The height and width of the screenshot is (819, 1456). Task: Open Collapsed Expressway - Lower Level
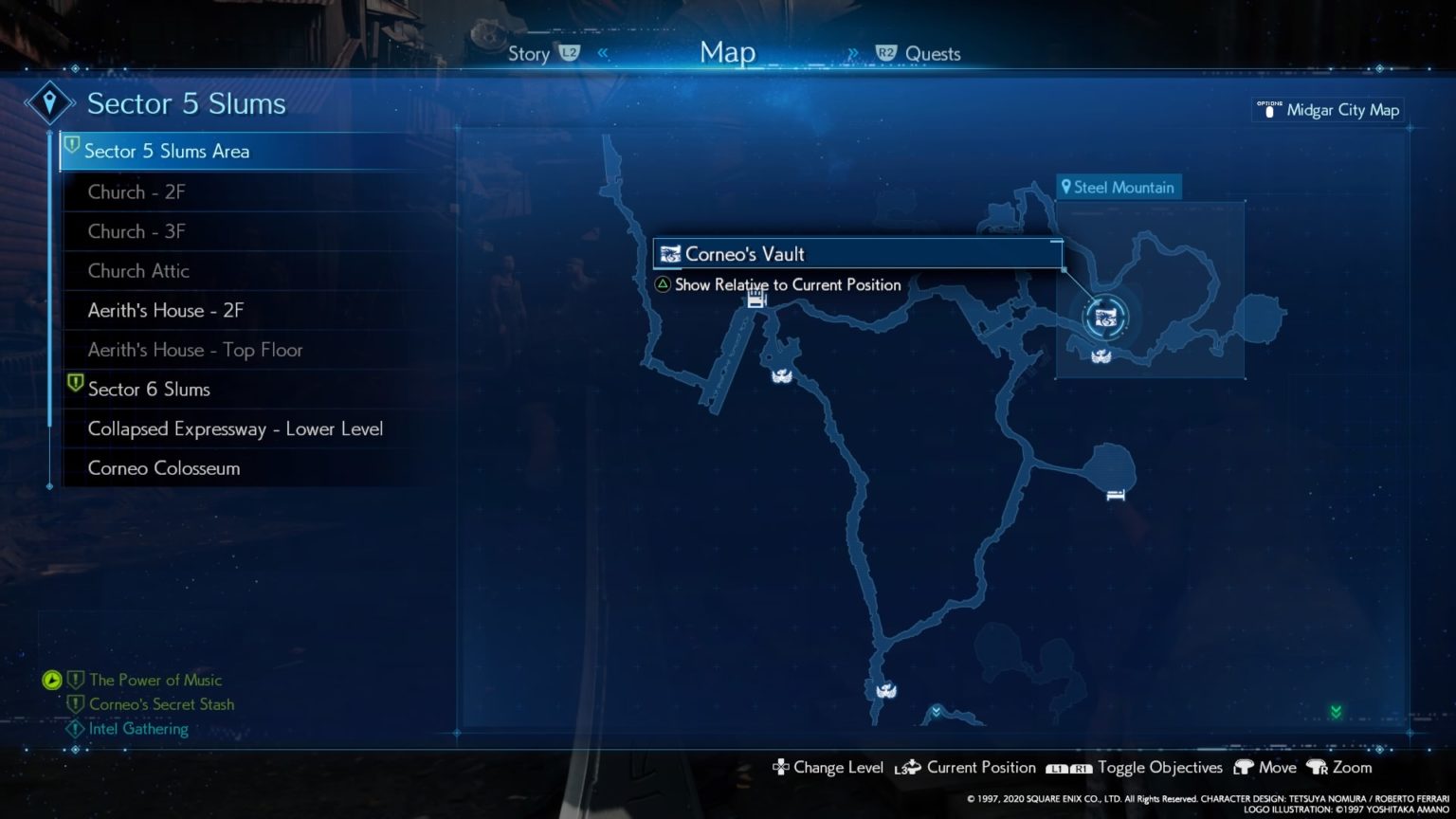(235, 429)
